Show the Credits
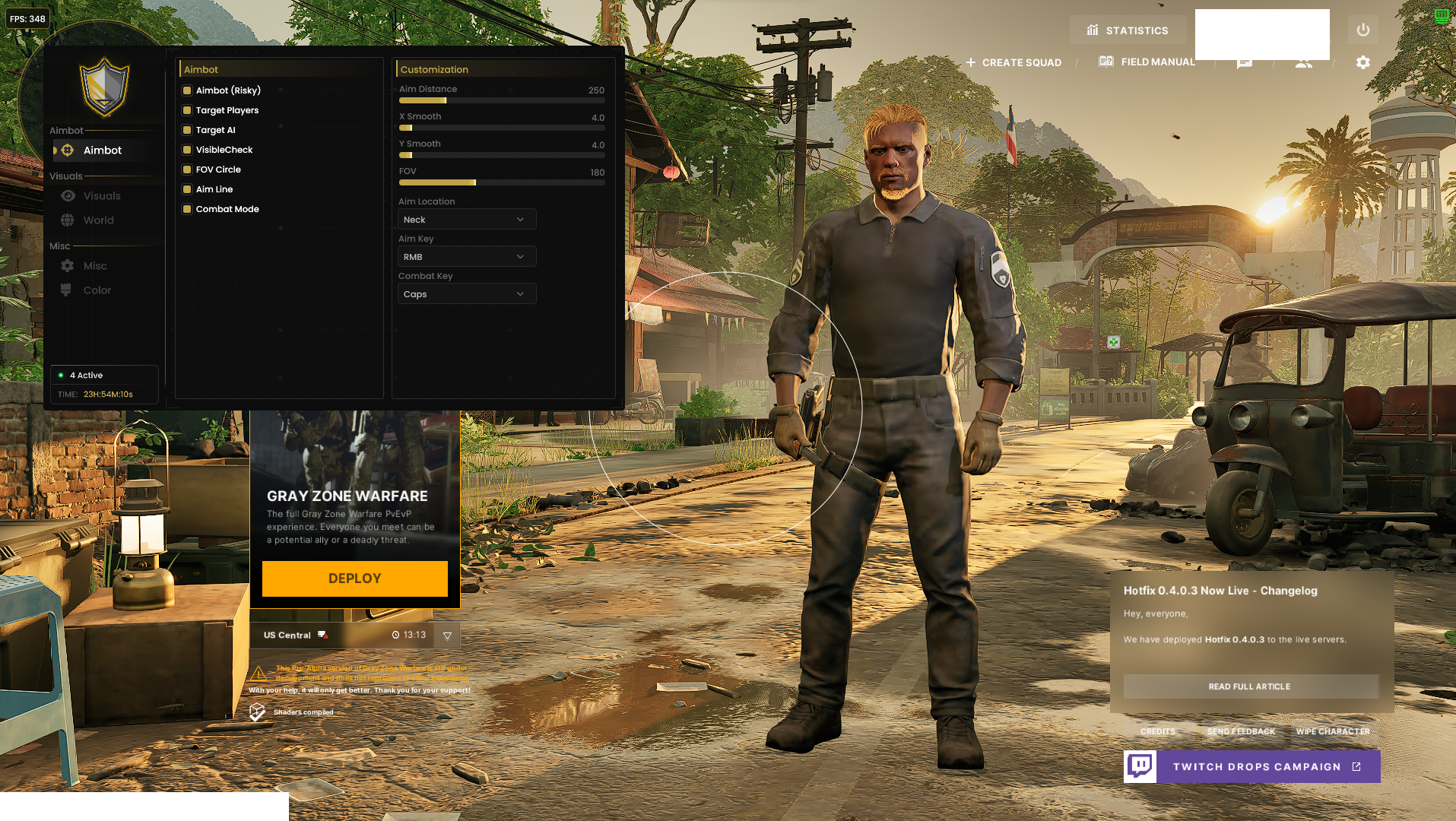Viewport: 1456px width, 821px height. click(x=1157, y=731)
